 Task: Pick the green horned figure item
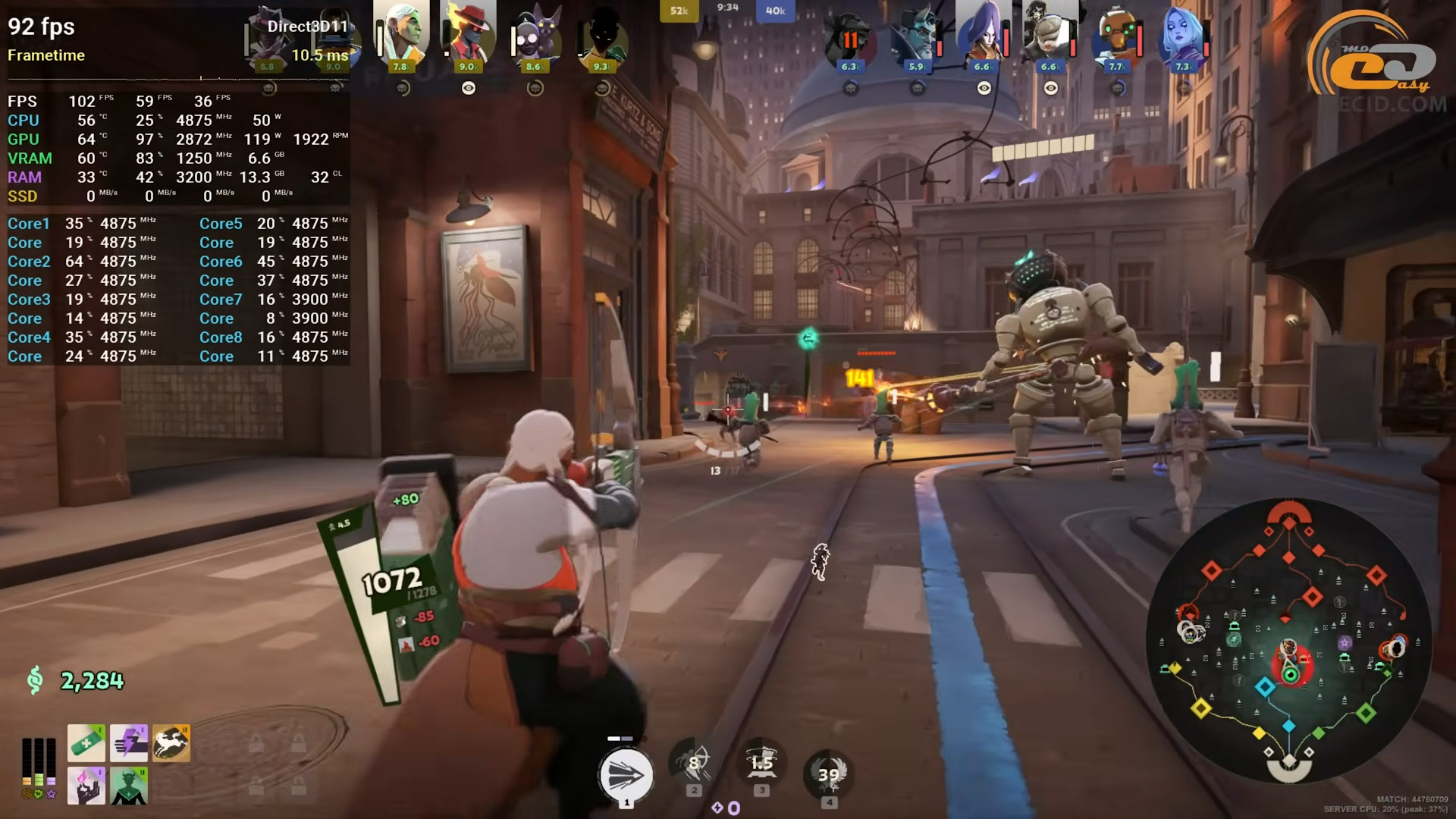[129, 785]
